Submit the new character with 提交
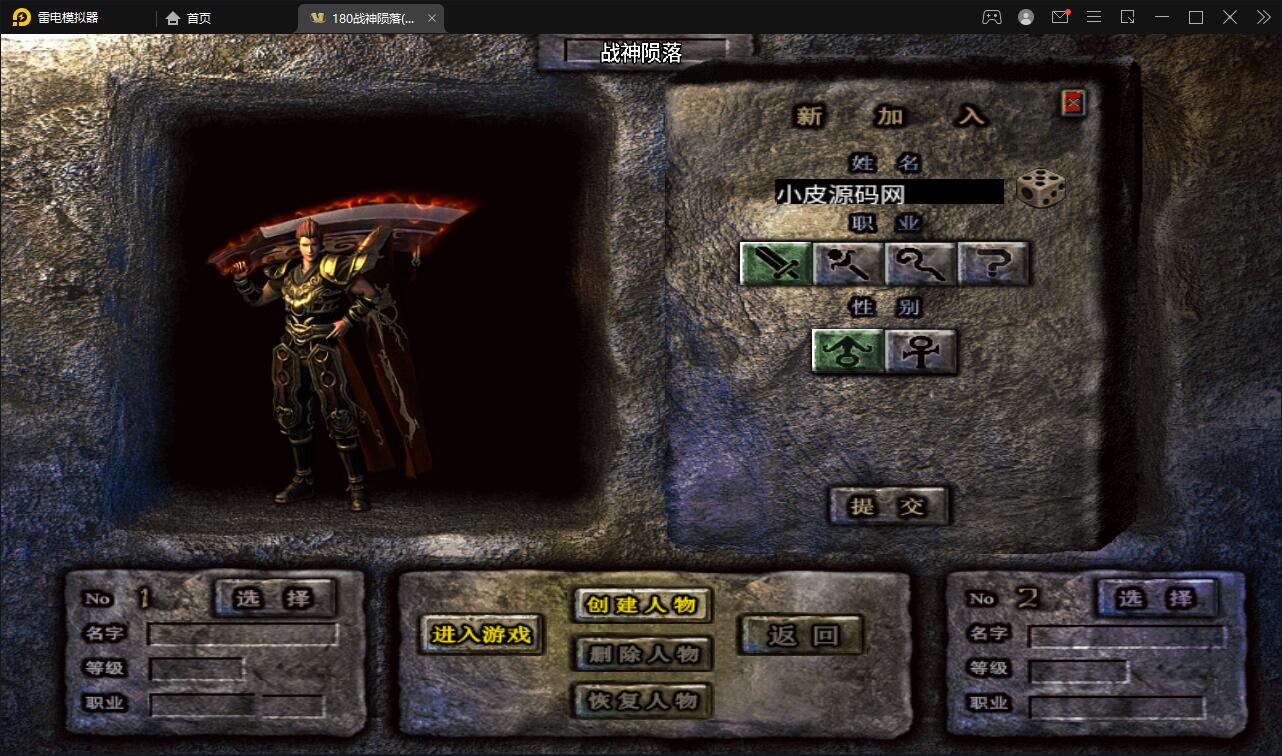The height and width of the screenshot is (756, 1282). (x=888, y=506)
